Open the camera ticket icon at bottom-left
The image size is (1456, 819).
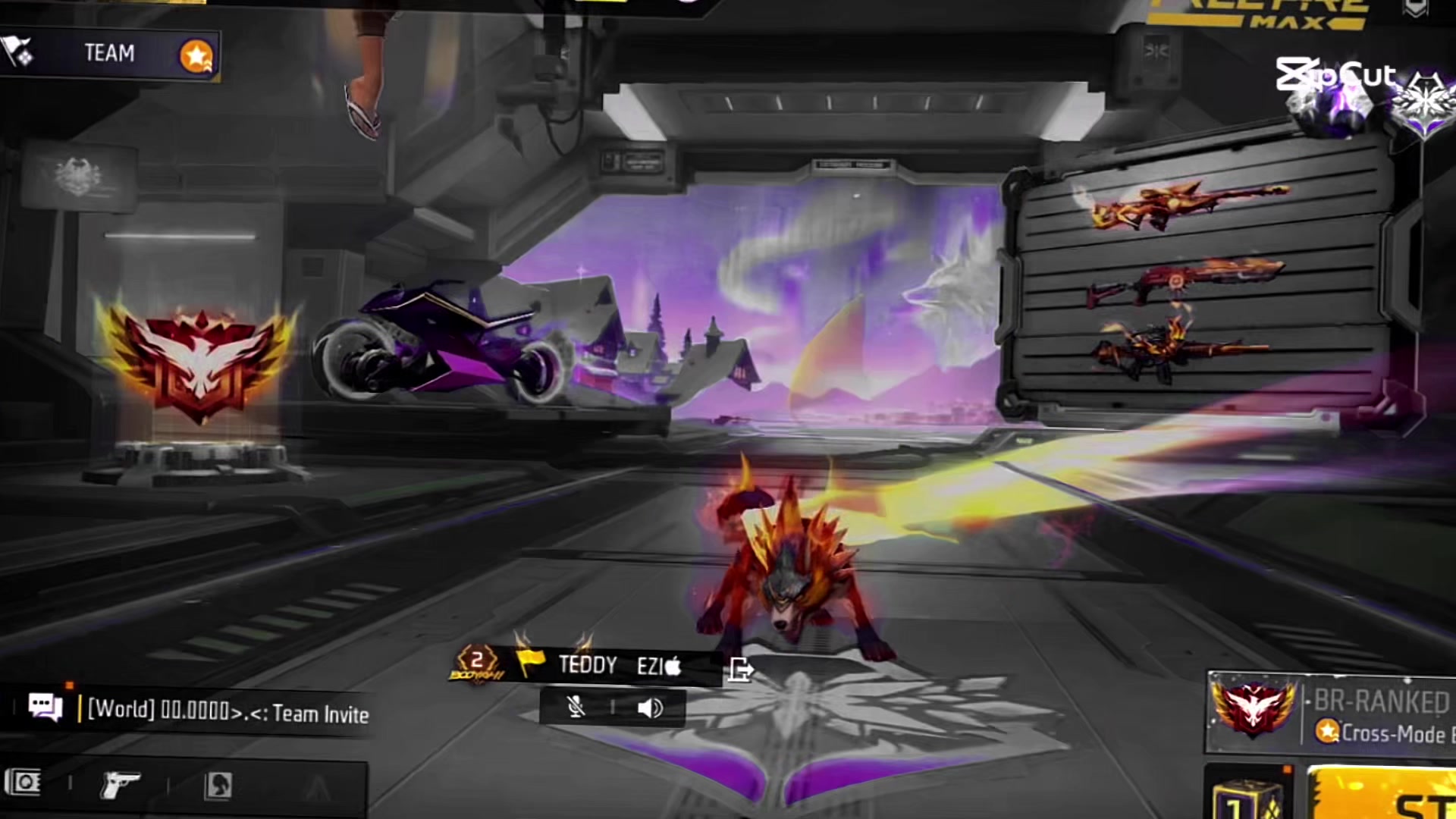(24, 782)
